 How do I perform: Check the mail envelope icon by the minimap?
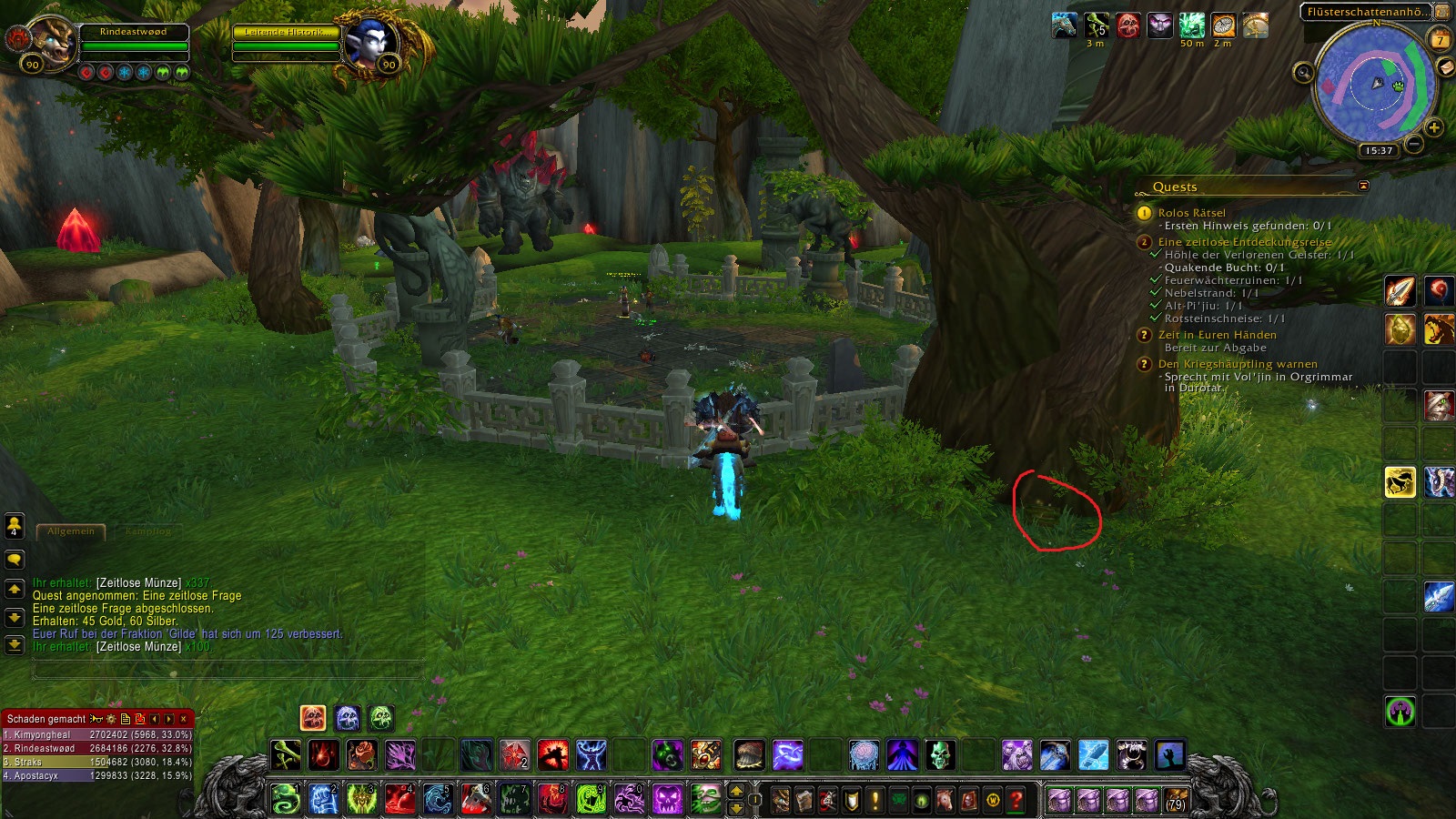1445,68
